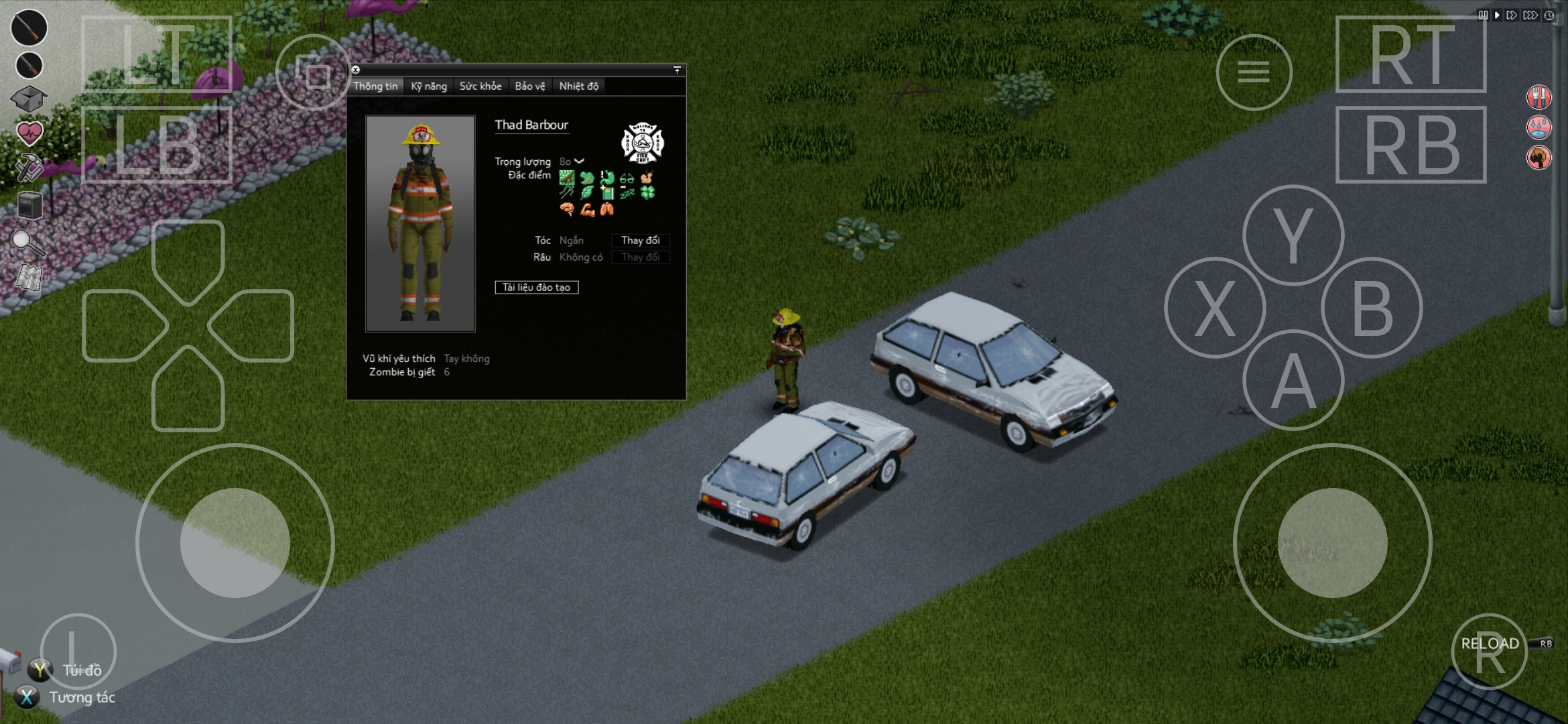The image size is (1568, 724).
Task: Open the Tài liệu đào tạo button
Action: [x=536, y=287]
